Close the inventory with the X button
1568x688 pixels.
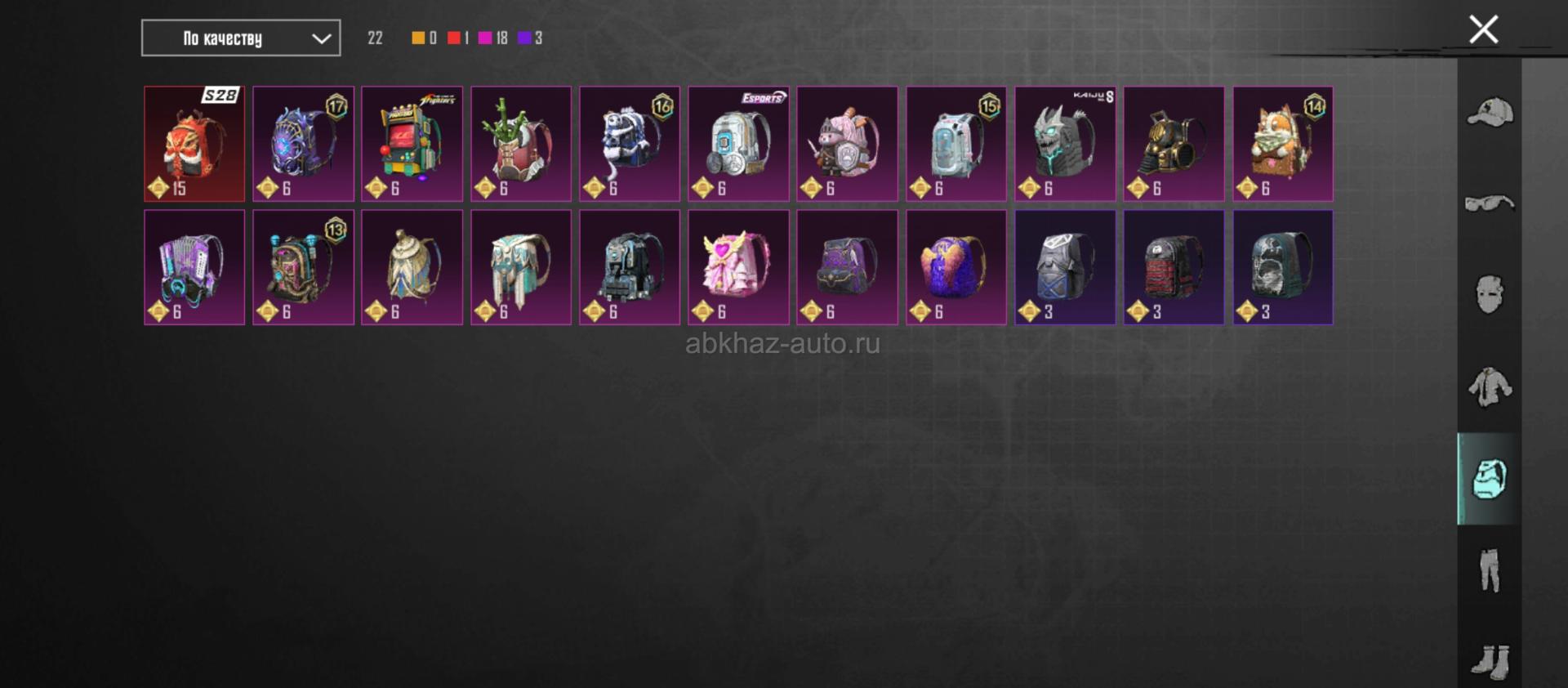pos(1483,30)
